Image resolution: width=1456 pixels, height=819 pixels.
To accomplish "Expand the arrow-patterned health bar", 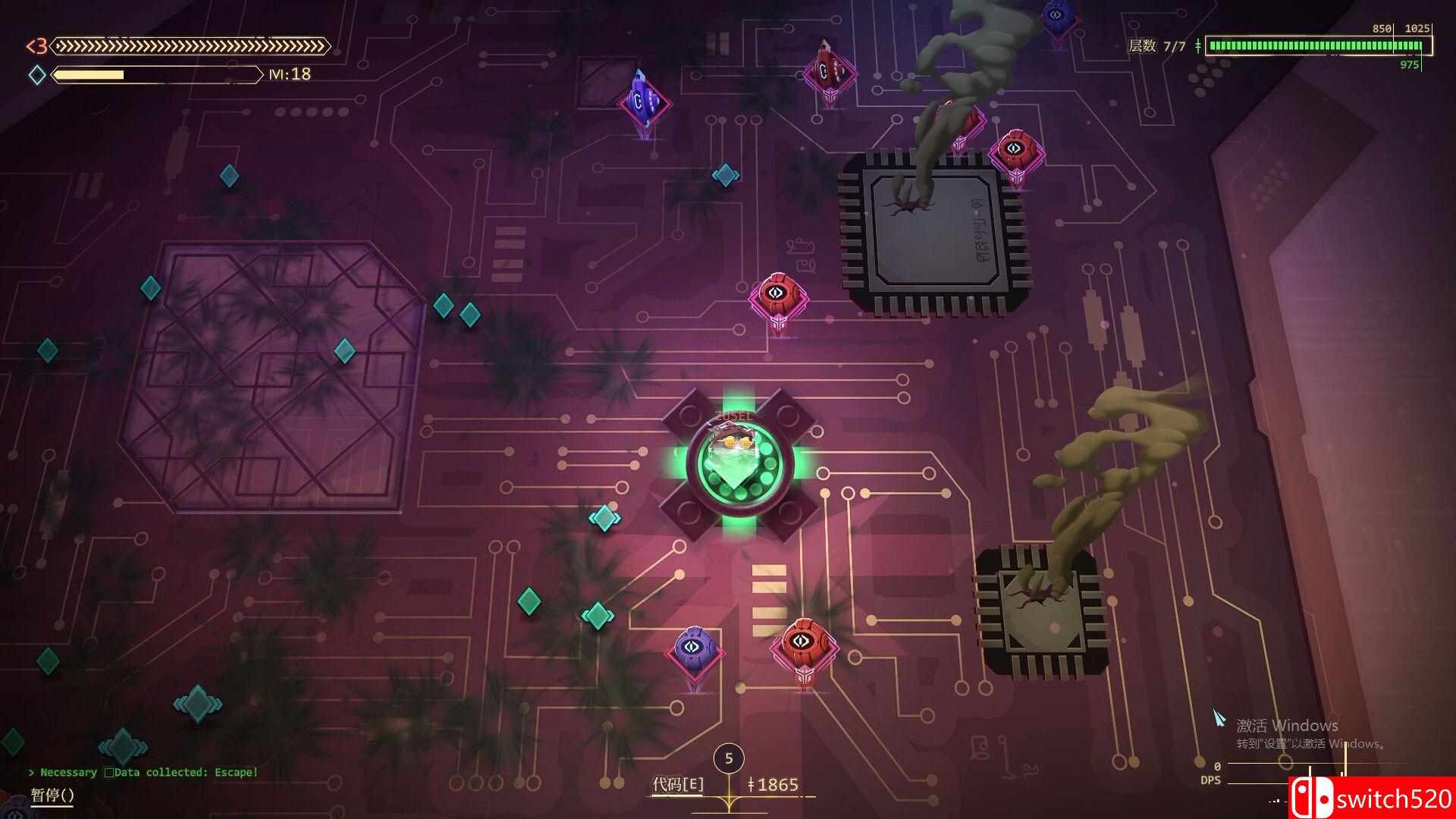I will coord(190,45).
